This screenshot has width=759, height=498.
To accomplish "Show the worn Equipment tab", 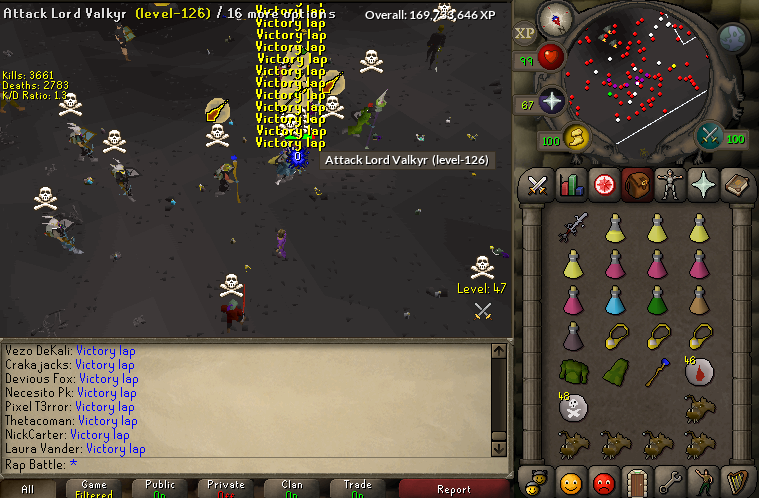I will pos(670,185).
